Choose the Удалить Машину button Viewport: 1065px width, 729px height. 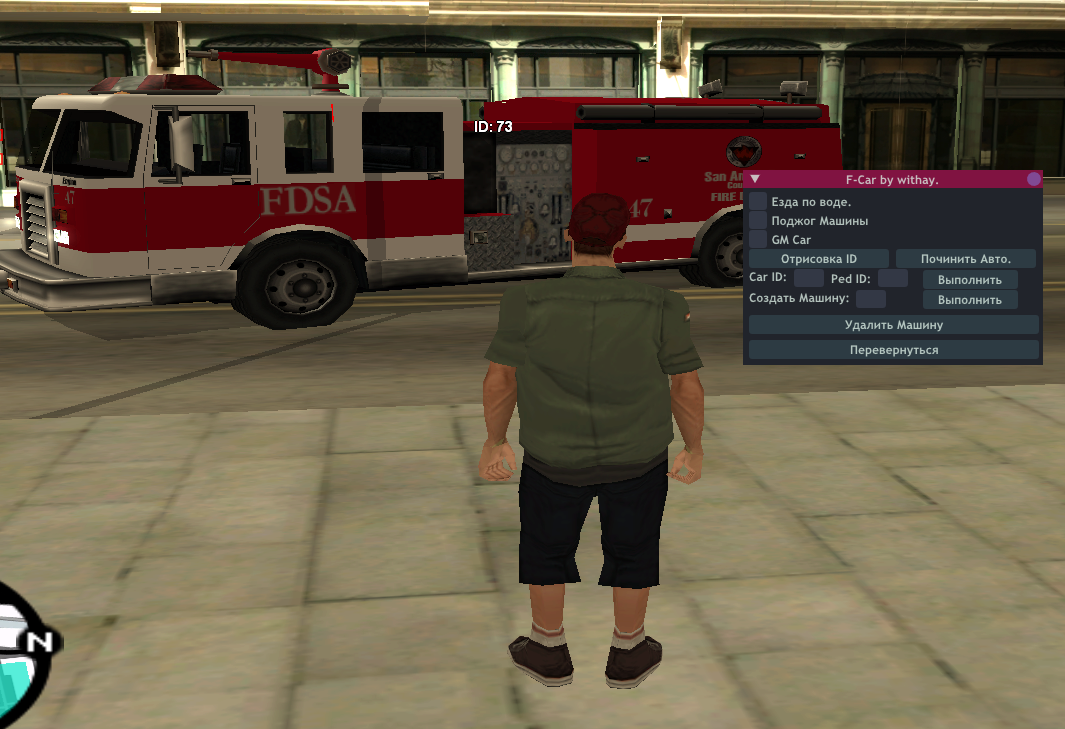click(893, 325)
